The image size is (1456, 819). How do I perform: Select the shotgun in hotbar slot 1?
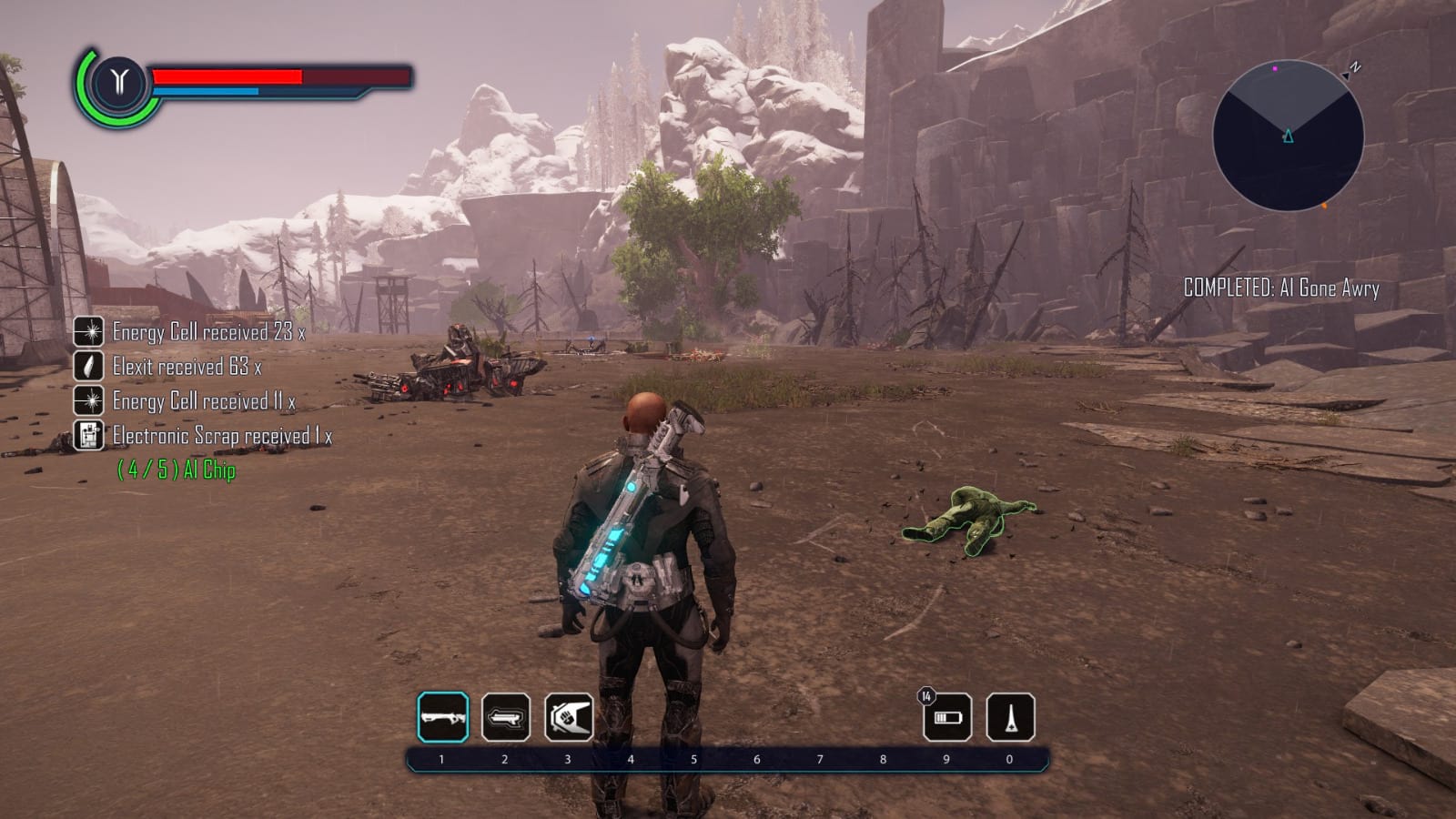point(445,718)
